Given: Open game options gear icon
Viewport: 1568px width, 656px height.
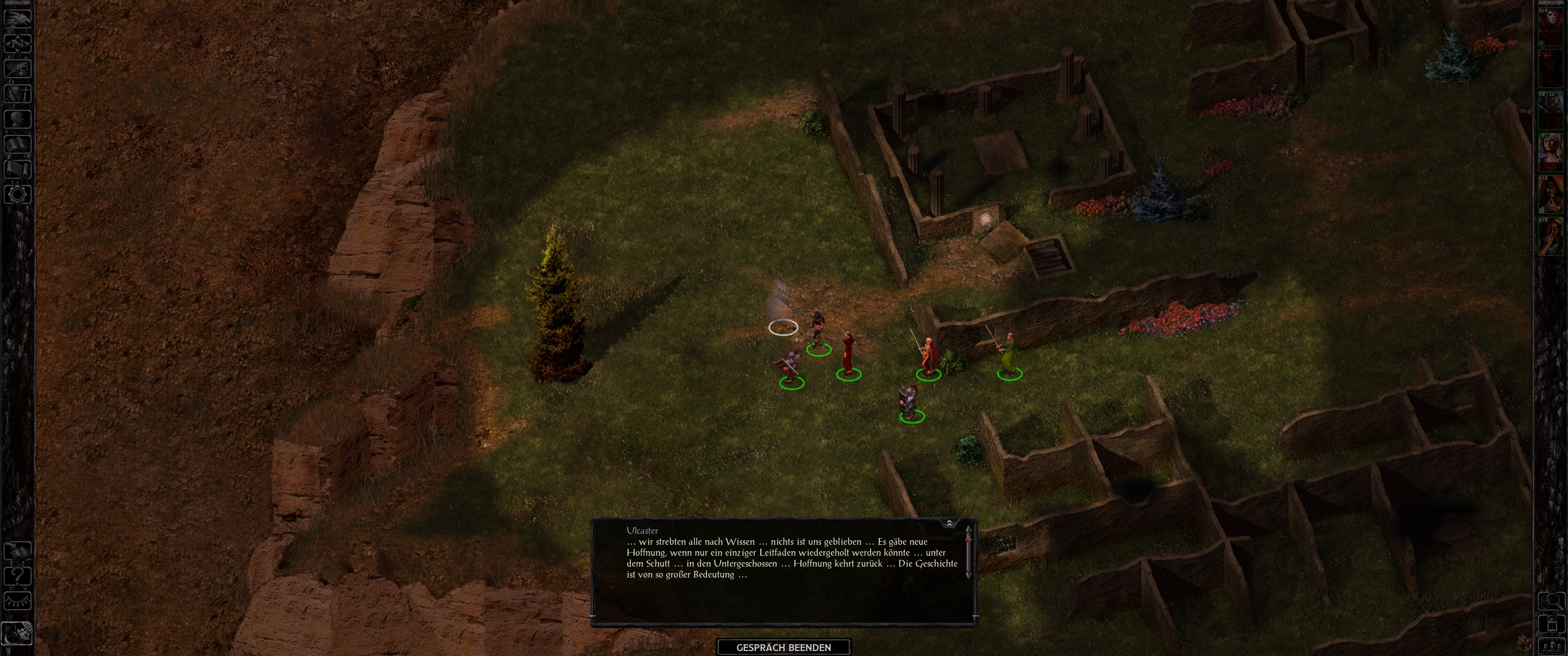Looking at the screenshot, I should [18, 195].
